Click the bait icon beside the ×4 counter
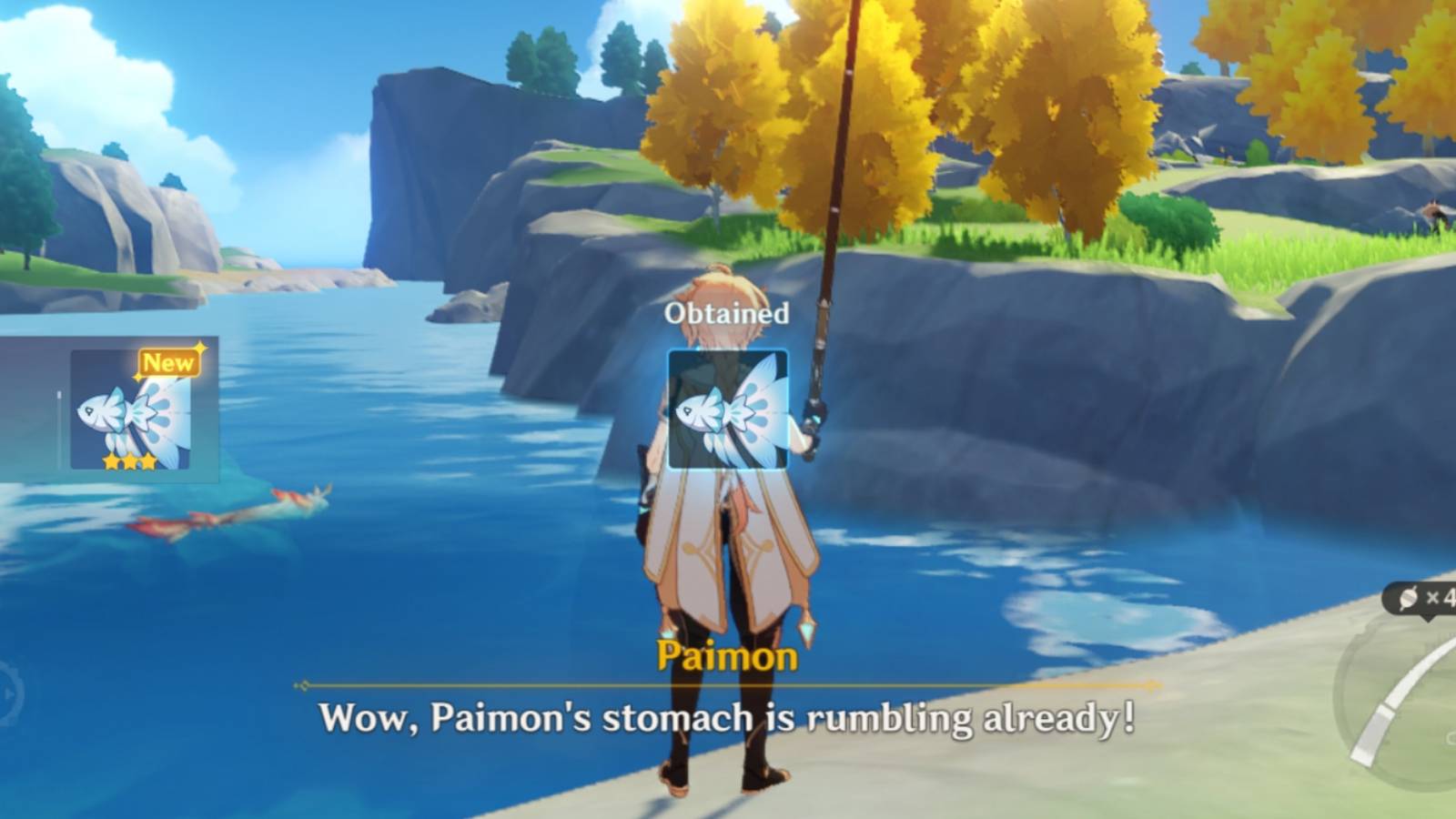 [1409, 598]
